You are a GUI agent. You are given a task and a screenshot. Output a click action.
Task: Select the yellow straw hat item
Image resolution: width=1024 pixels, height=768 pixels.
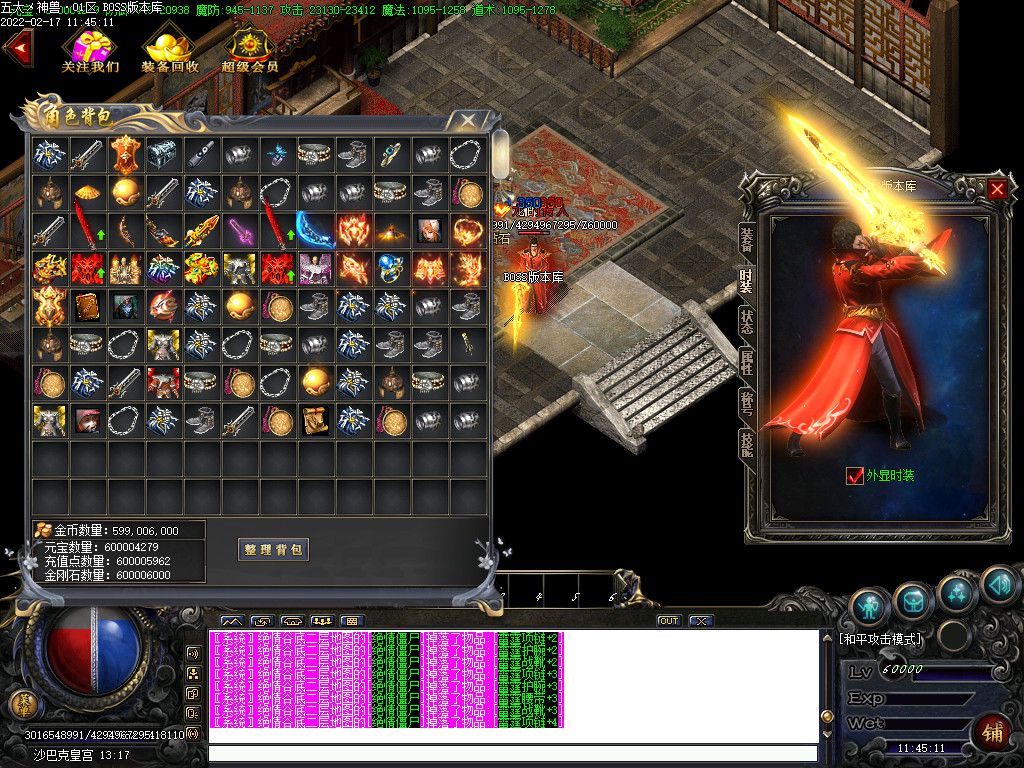(x=86, y=192)
